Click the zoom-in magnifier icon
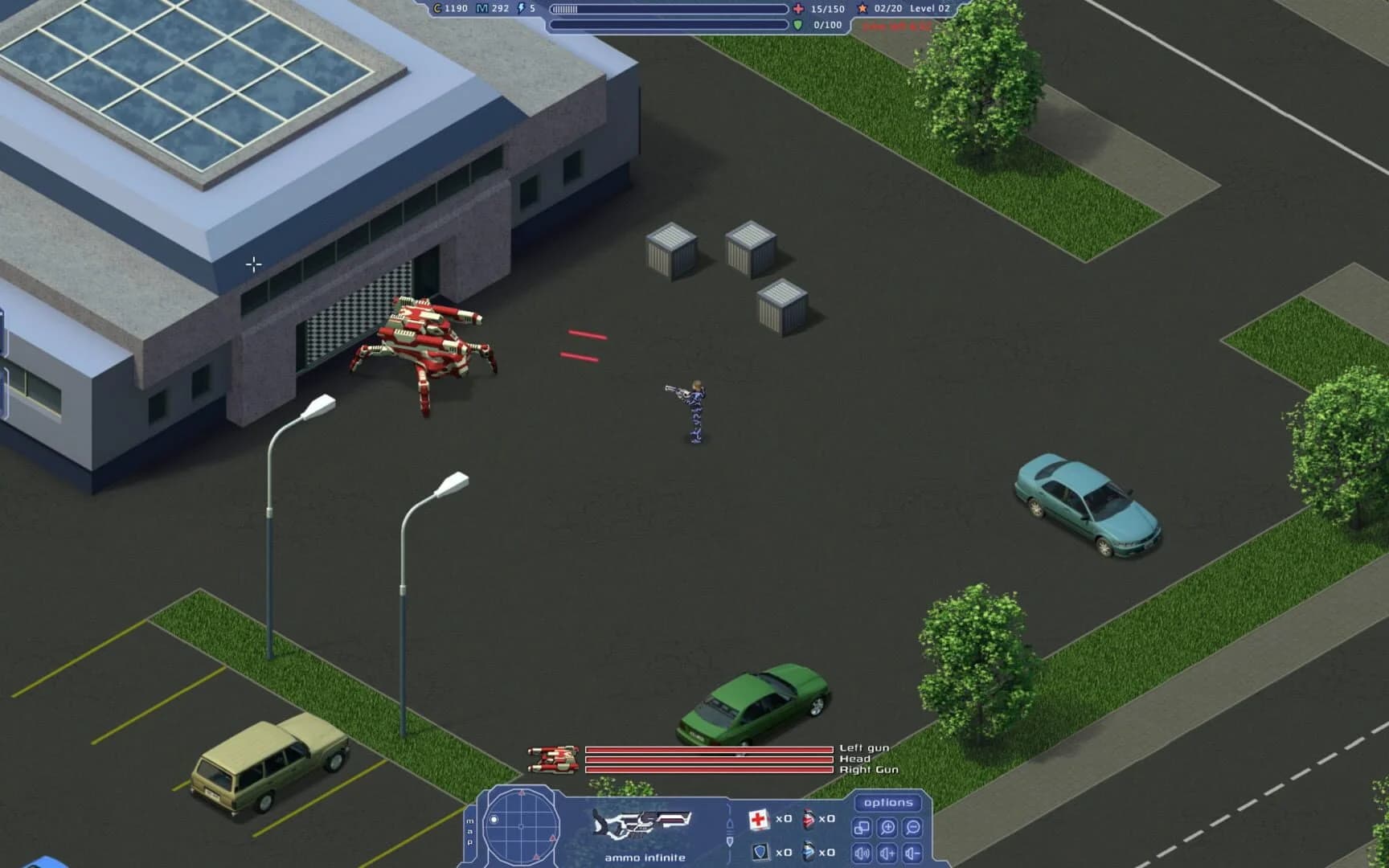 pyautogui.click(x=888, y=829)
